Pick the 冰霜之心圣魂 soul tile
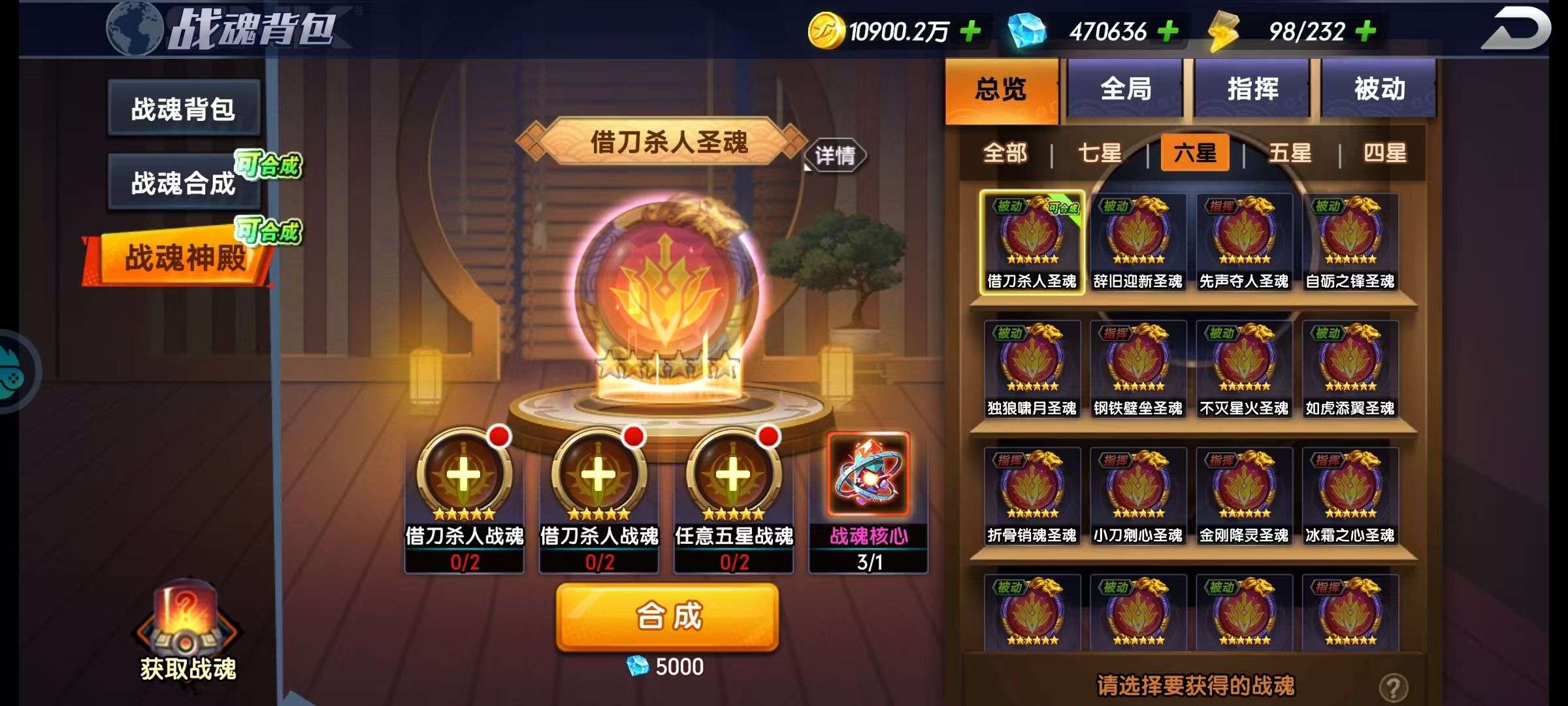The image size is (1568, 706). coord(1350,496)
